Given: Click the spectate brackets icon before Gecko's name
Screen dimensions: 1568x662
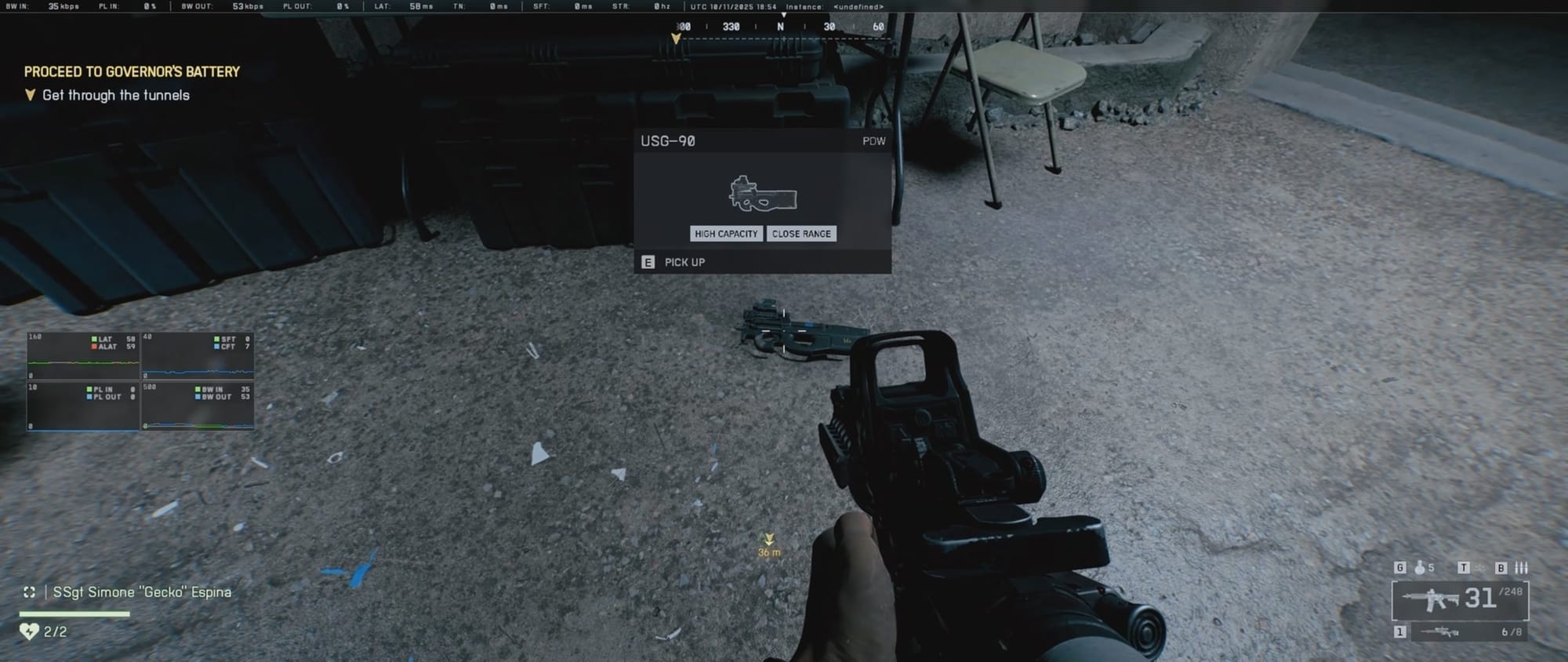Looking at the screenshot, I should click(29, 593).
